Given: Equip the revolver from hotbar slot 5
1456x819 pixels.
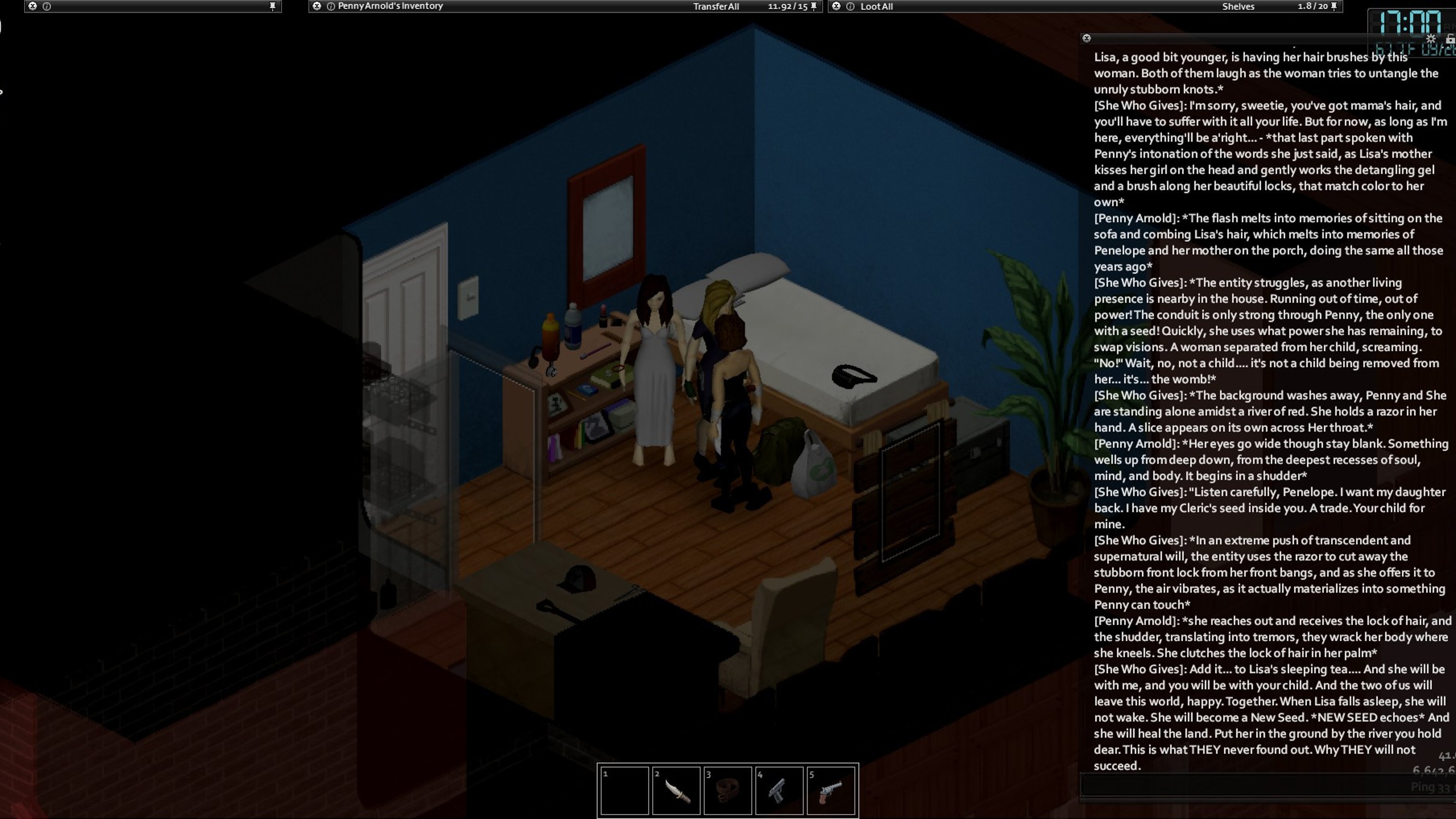Looking at the screenshot, I should 830,790.
